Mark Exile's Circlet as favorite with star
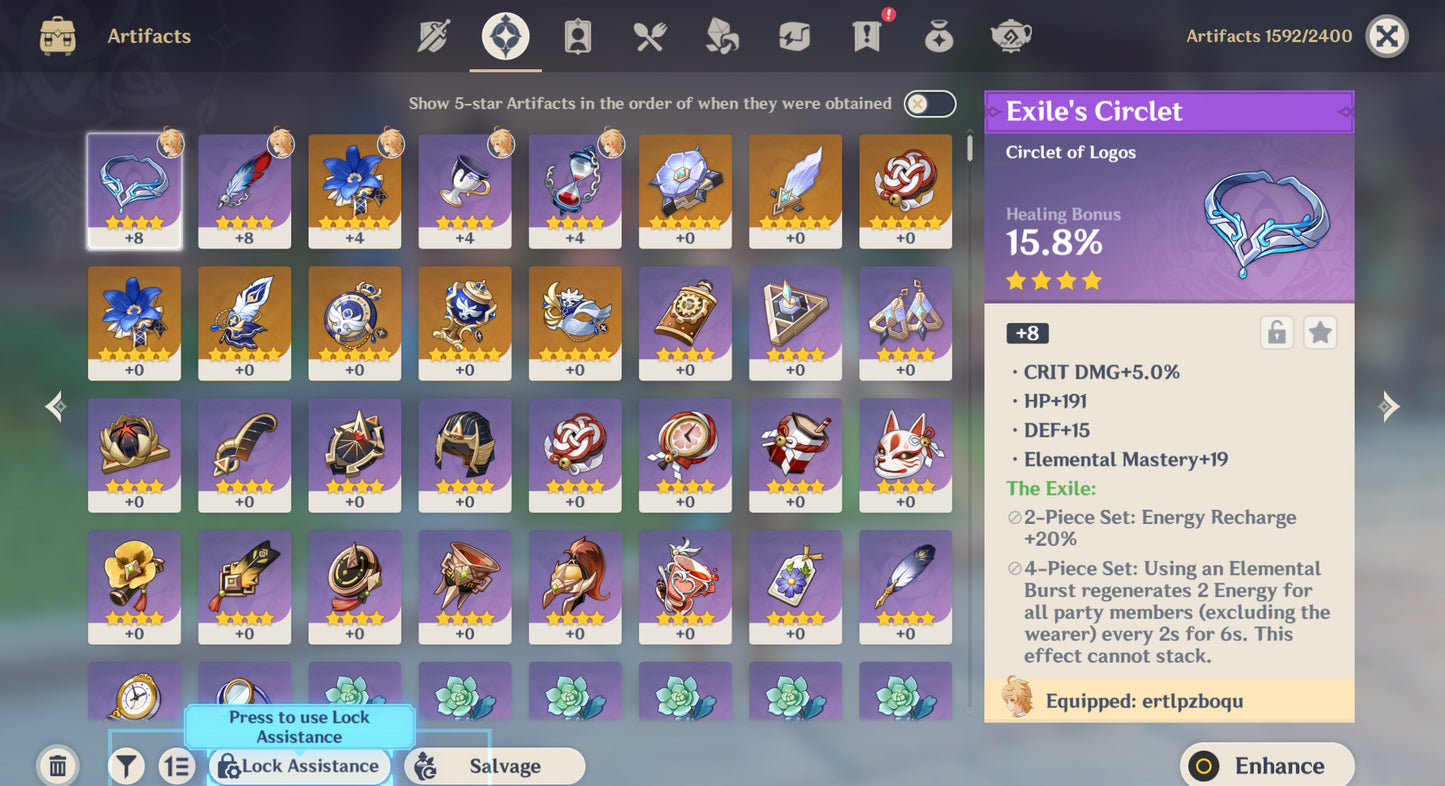1445x786 pixels. [1320, 332]
